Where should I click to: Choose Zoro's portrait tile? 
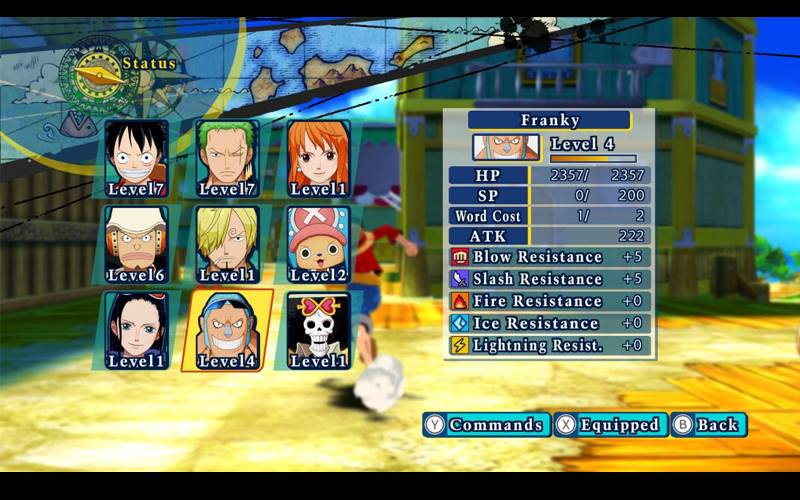coord(228,158)
